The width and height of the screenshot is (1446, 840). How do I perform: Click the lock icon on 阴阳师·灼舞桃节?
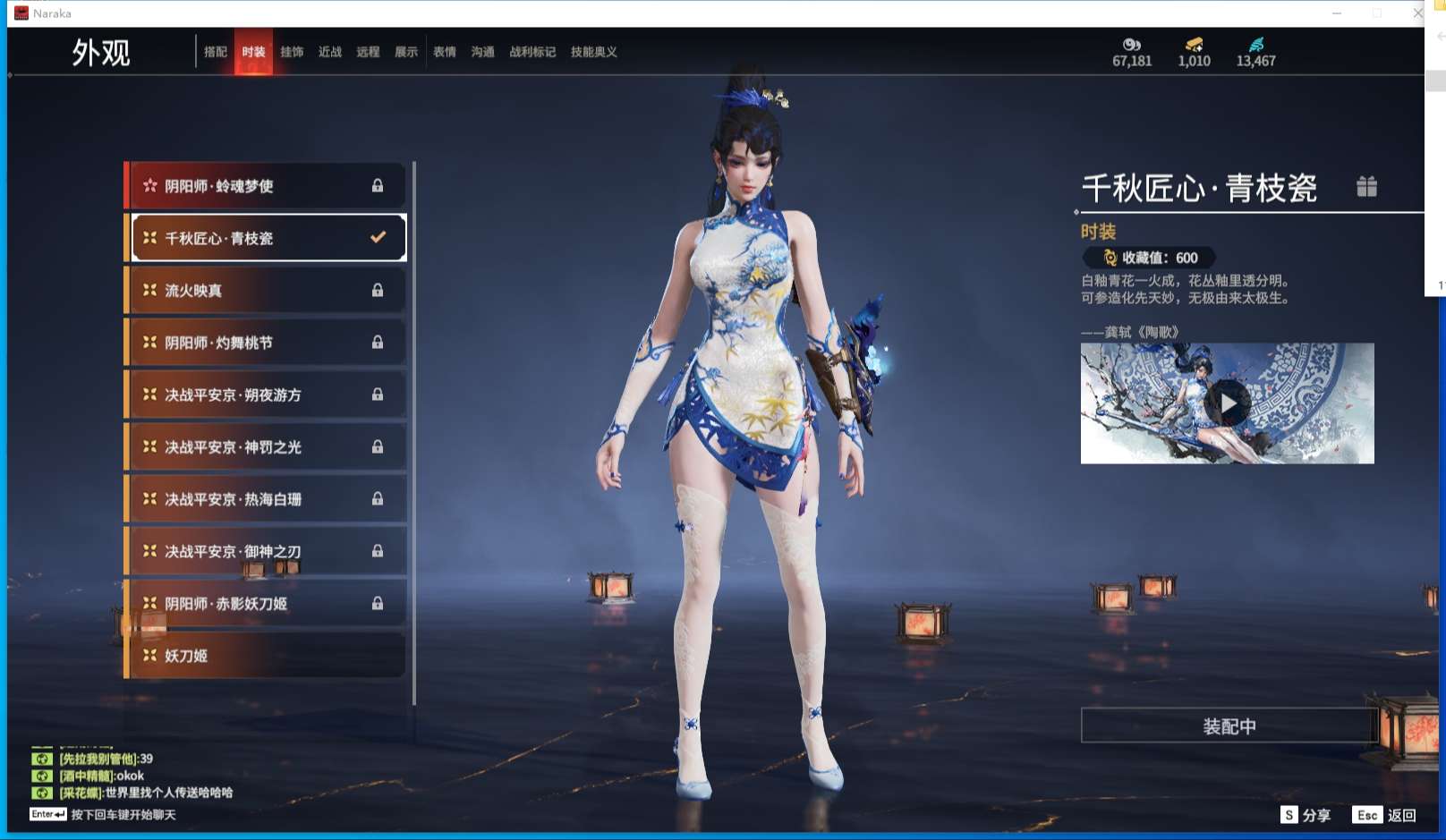(378, 342)
